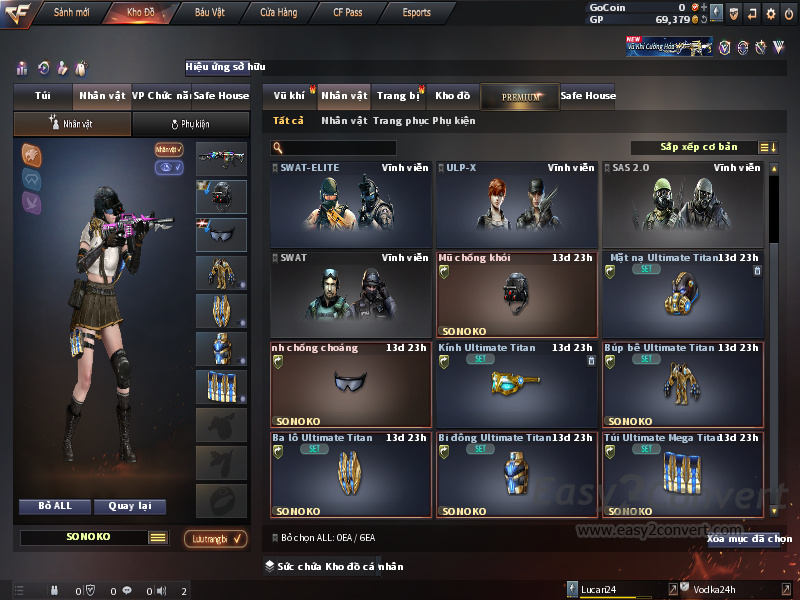Open the settings gear icon
The width and height of the screenshot is (800, 600).
click(x=771, y=13)
